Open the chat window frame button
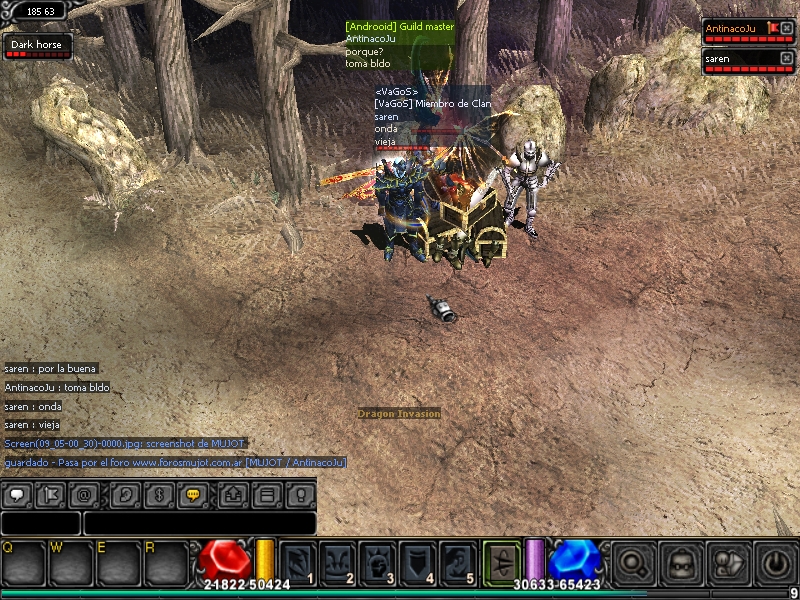 [x=266, y=494]
